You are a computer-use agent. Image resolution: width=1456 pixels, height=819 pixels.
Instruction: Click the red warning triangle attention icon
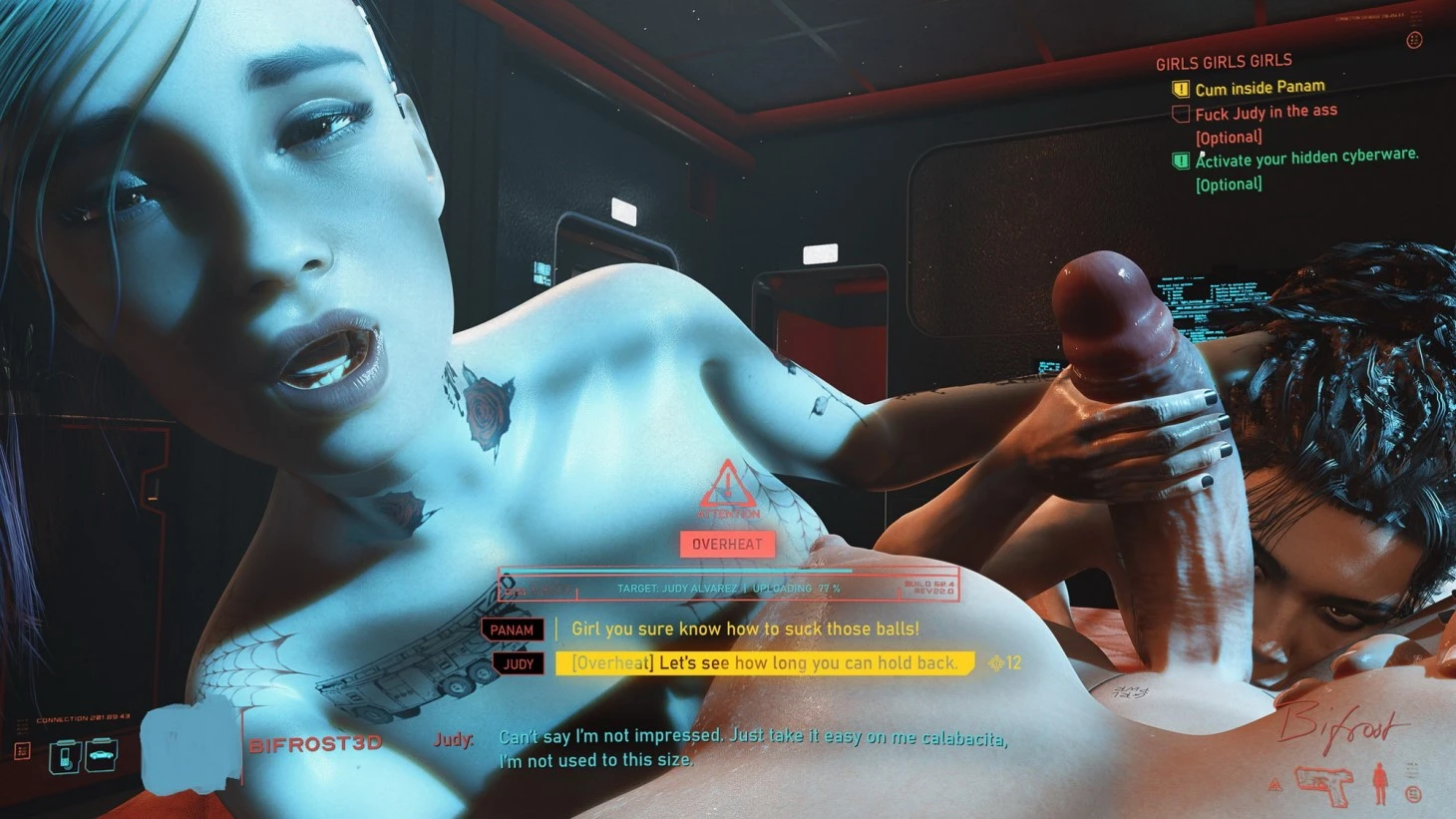click(x=728, y=486)
